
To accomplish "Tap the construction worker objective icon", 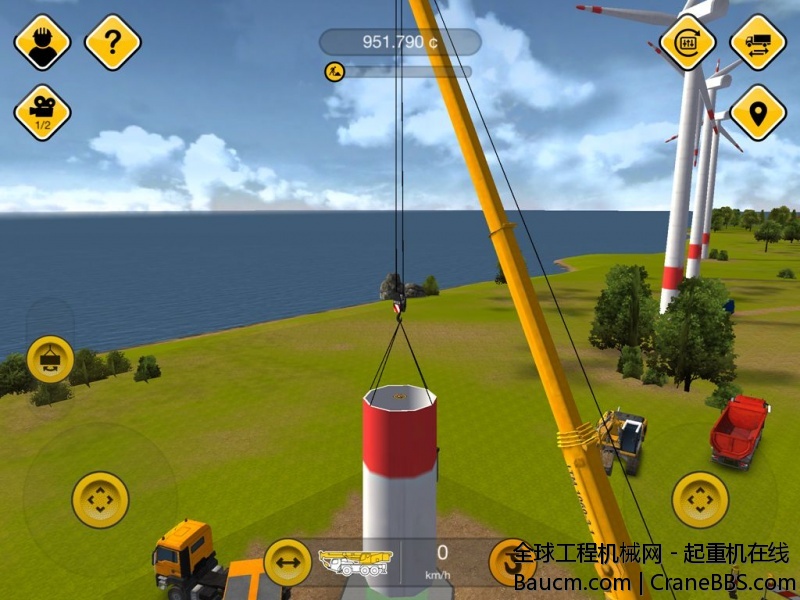I will 334,71.
